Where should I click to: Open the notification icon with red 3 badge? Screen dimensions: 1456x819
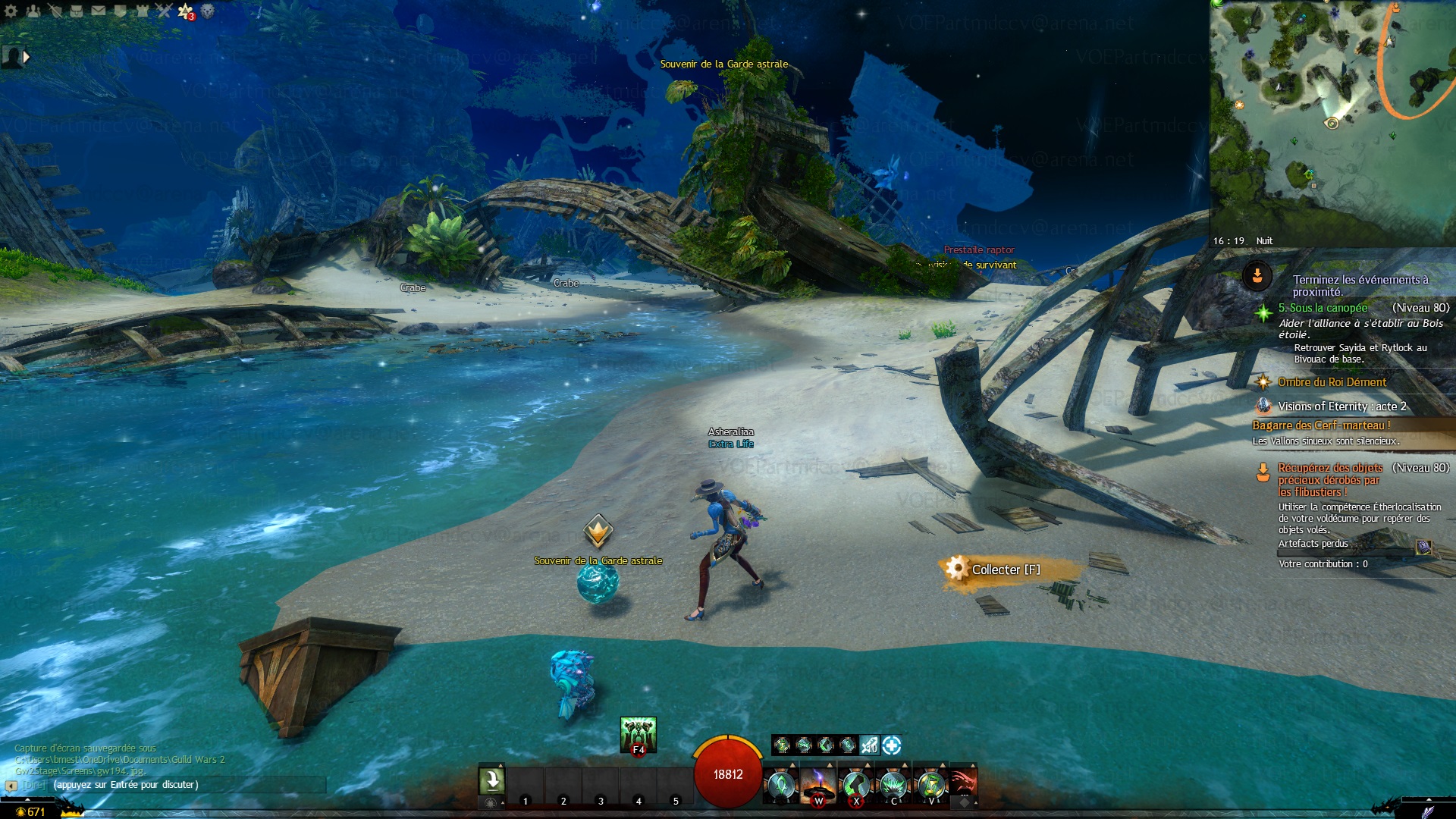[x=186, y=11]
